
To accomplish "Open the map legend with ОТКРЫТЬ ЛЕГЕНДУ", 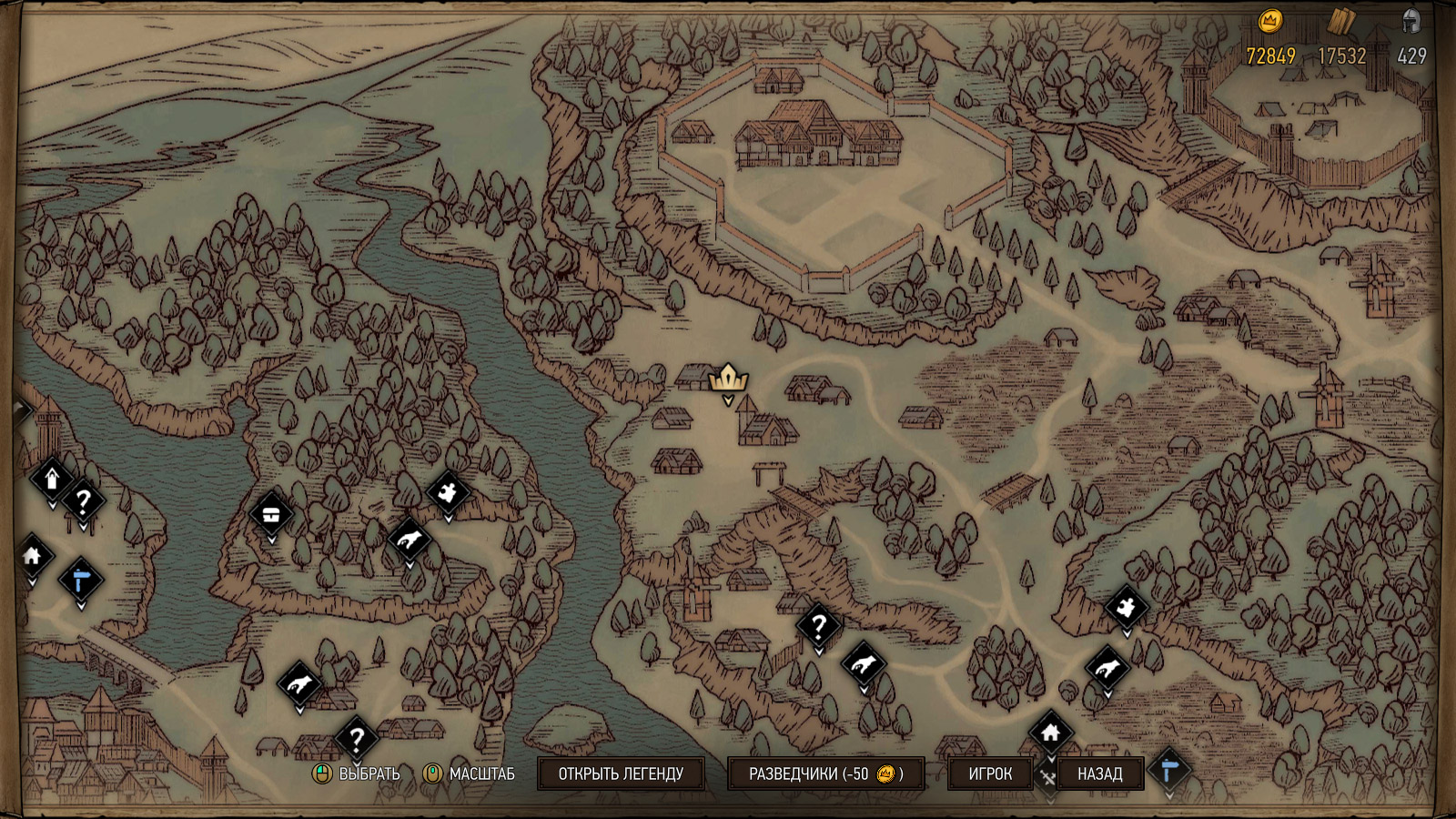I will pyautogui.click(x=621, y=773).
